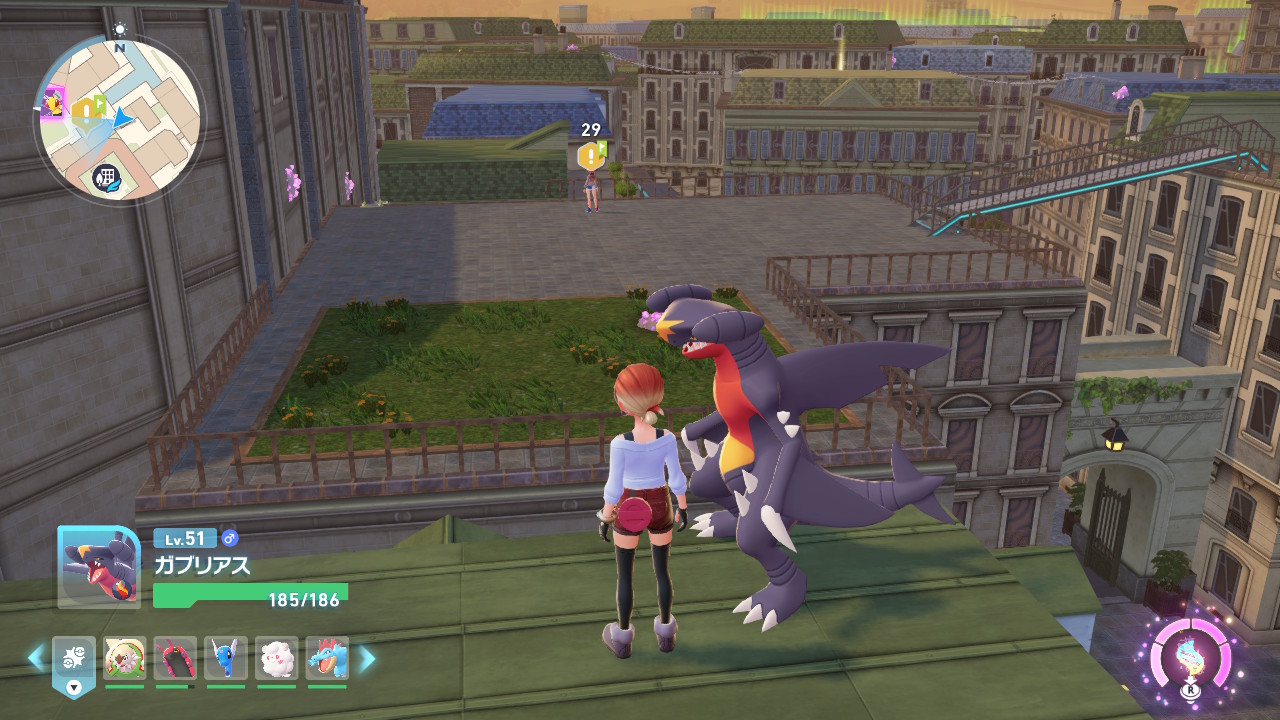The image size is (1280, 720).
Task: Select the blue crocodile Pokémon party slot
Action: coord(327,659)
